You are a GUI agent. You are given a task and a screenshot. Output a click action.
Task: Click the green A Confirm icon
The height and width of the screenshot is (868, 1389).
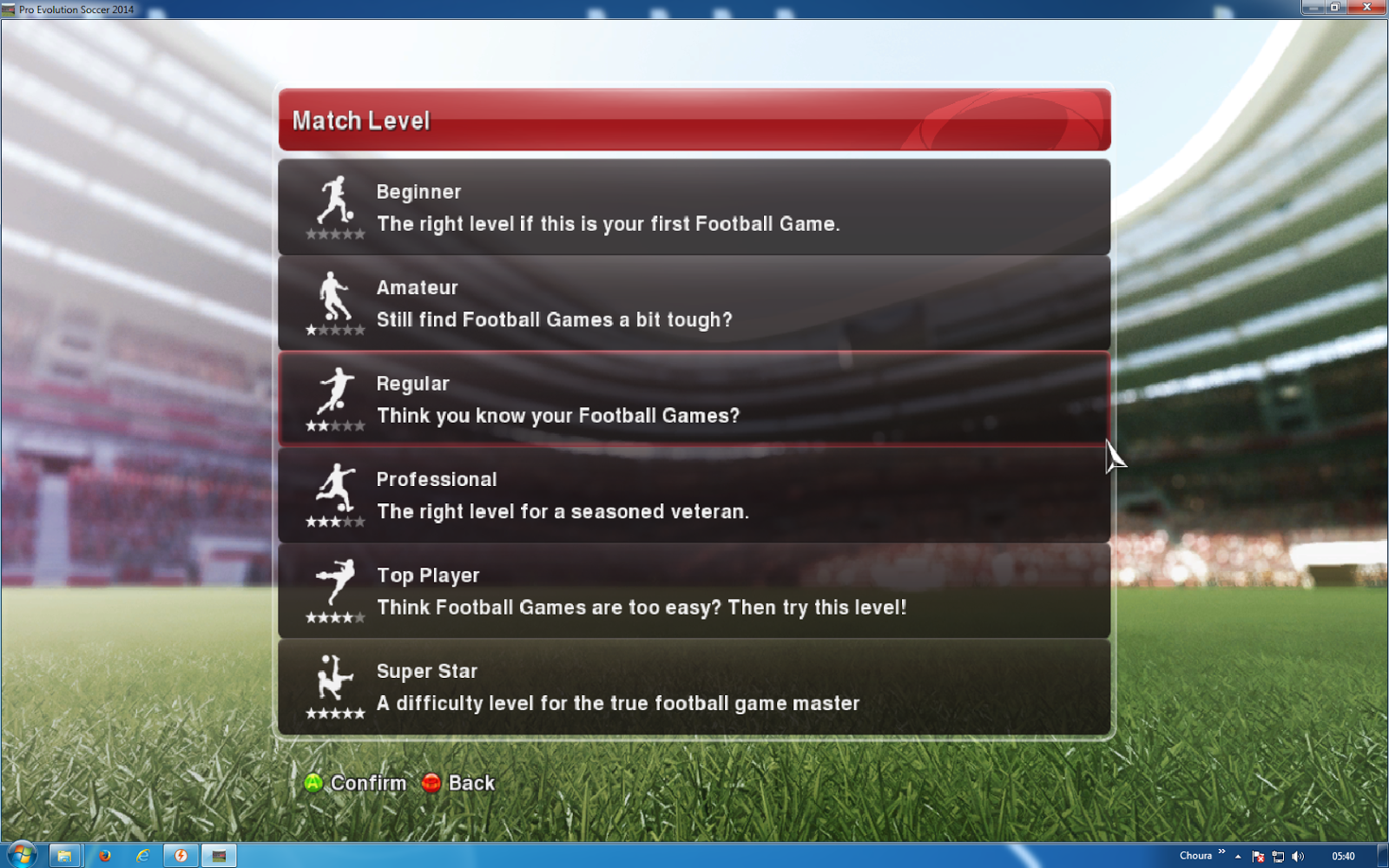tap(315, 782)
